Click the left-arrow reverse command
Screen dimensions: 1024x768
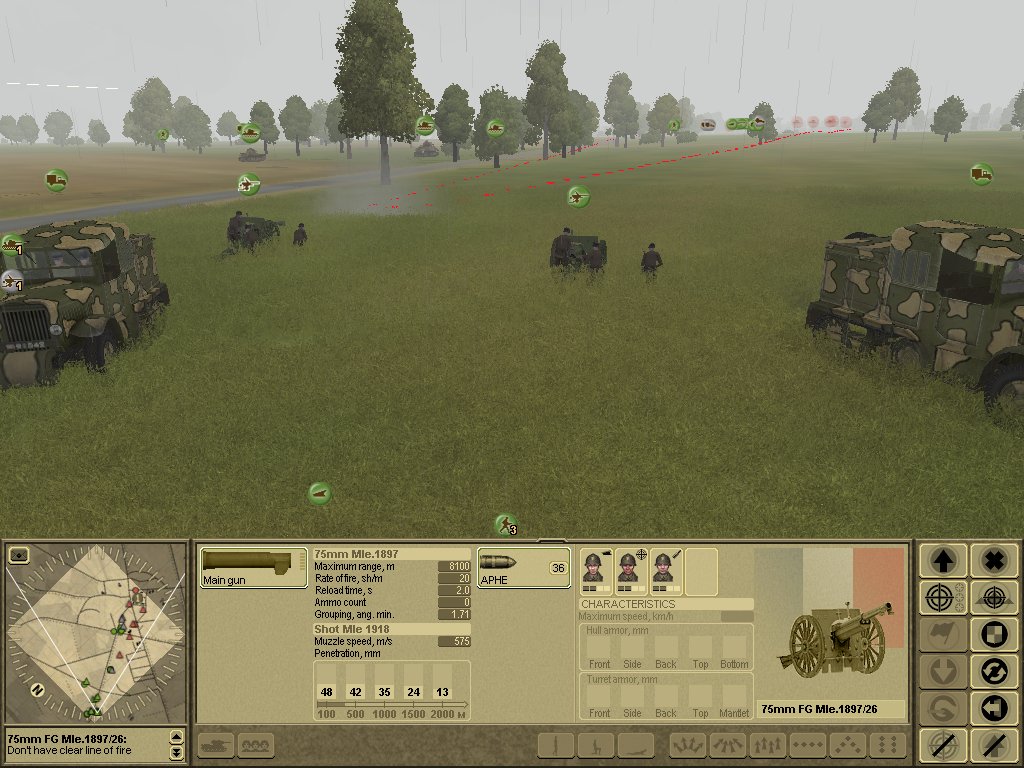point(993,708)
